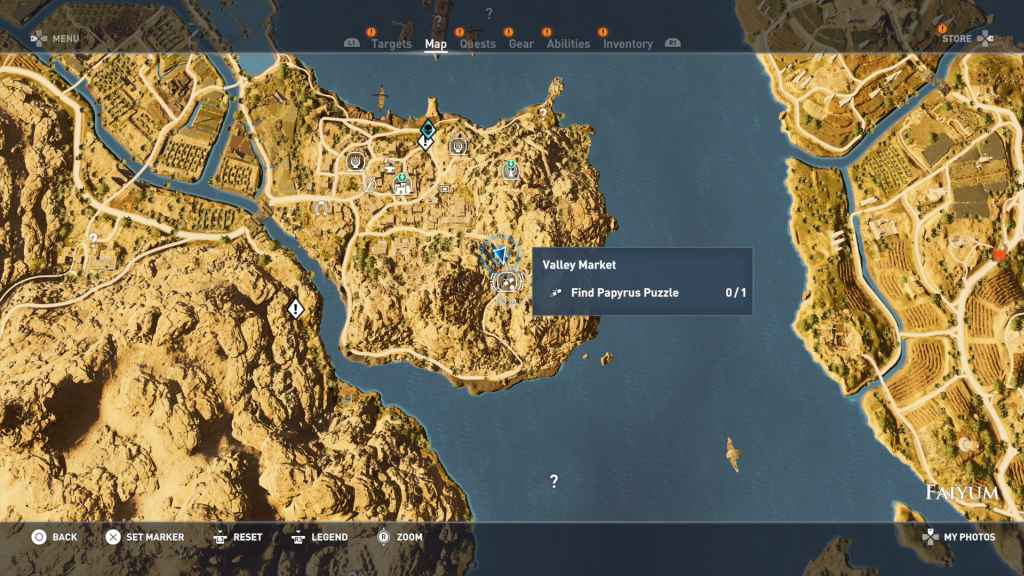Viewport: 1024px width, 576px height.
Task: Click the Map tab
Action: tap(436, 44)
